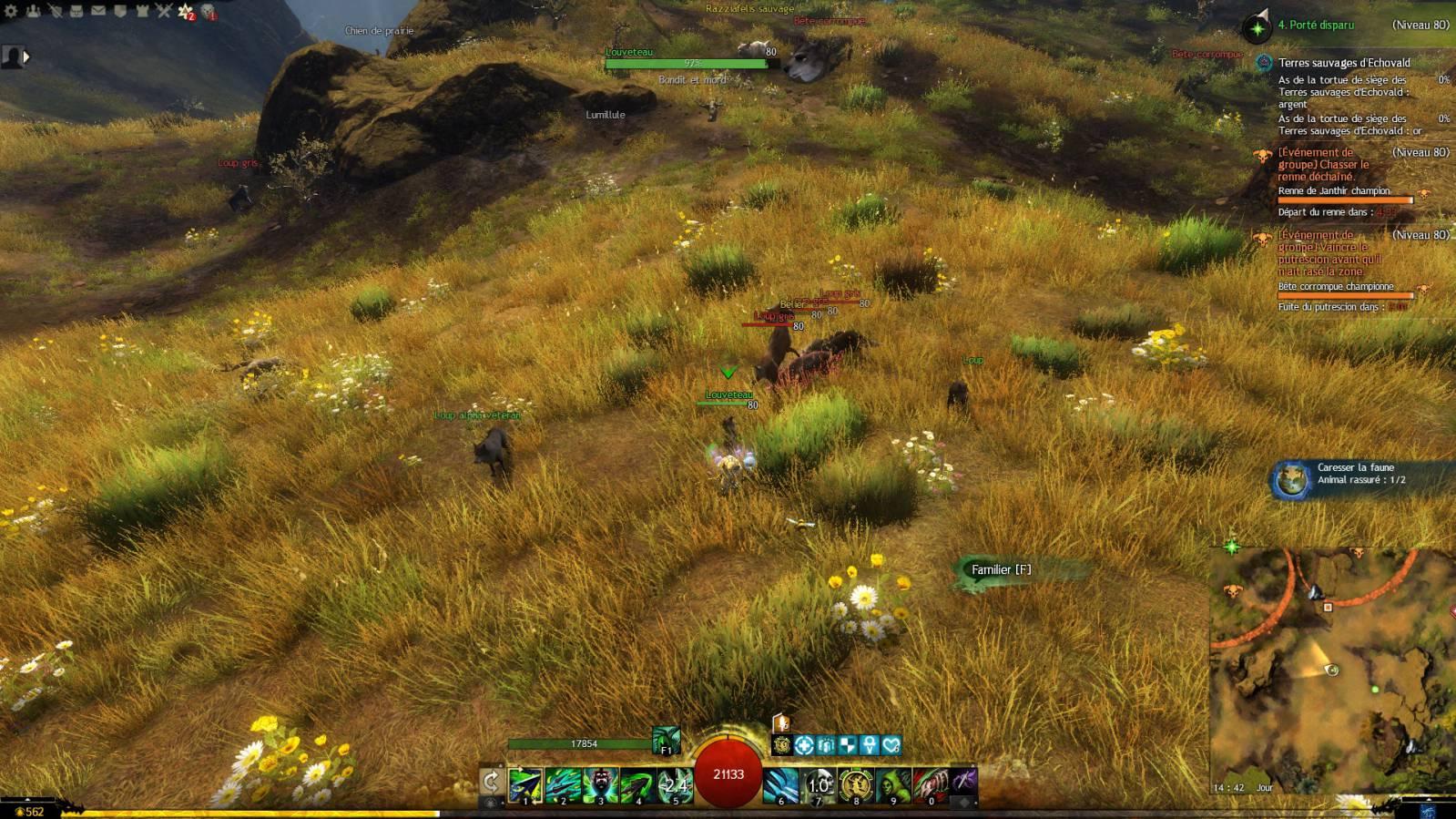1456x819 pixels.
Task: Activate weapon skill 1 with green arrows
Action: [525, 784]
